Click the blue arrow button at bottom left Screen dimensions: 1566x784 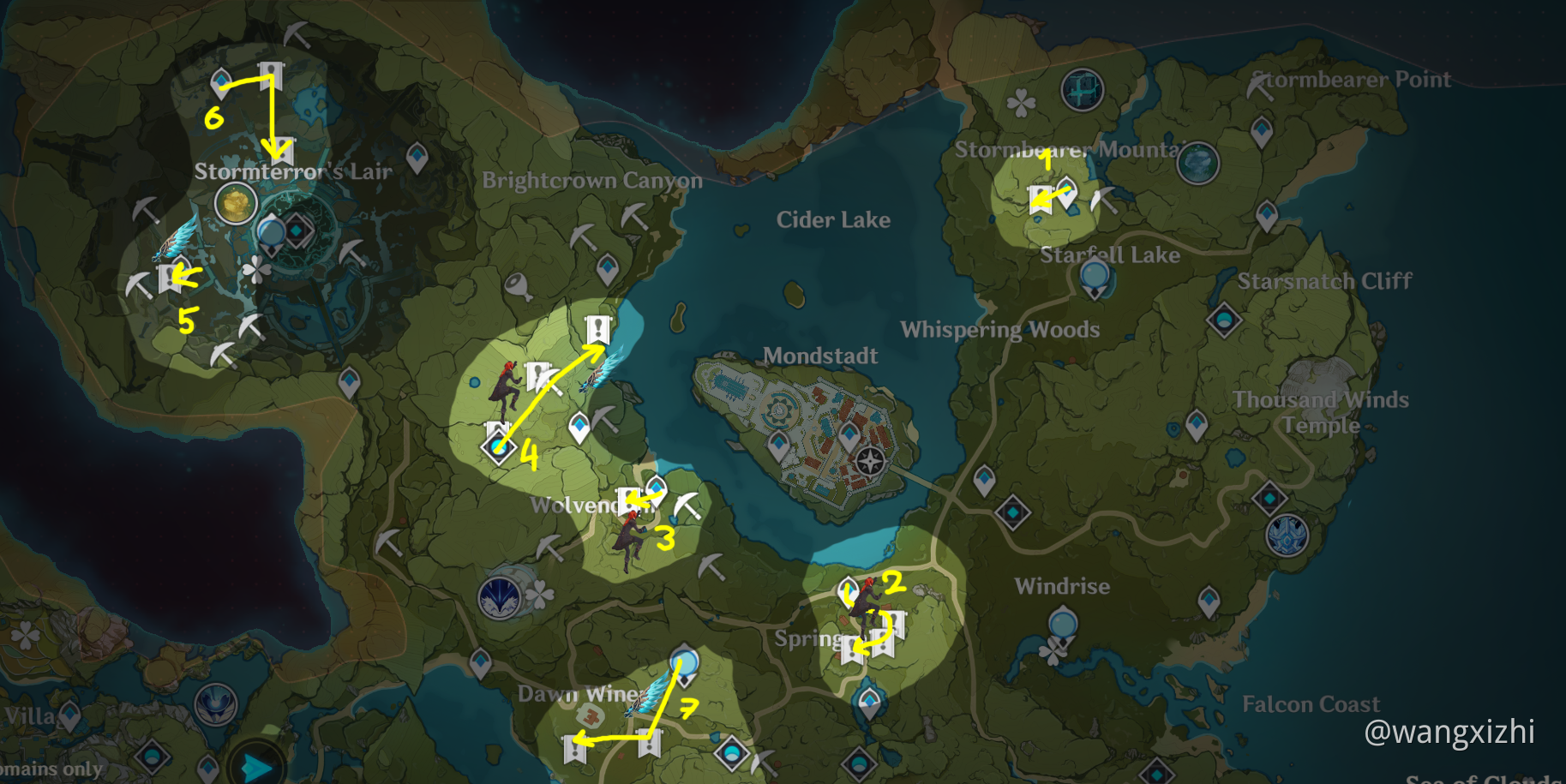[256, 765]
